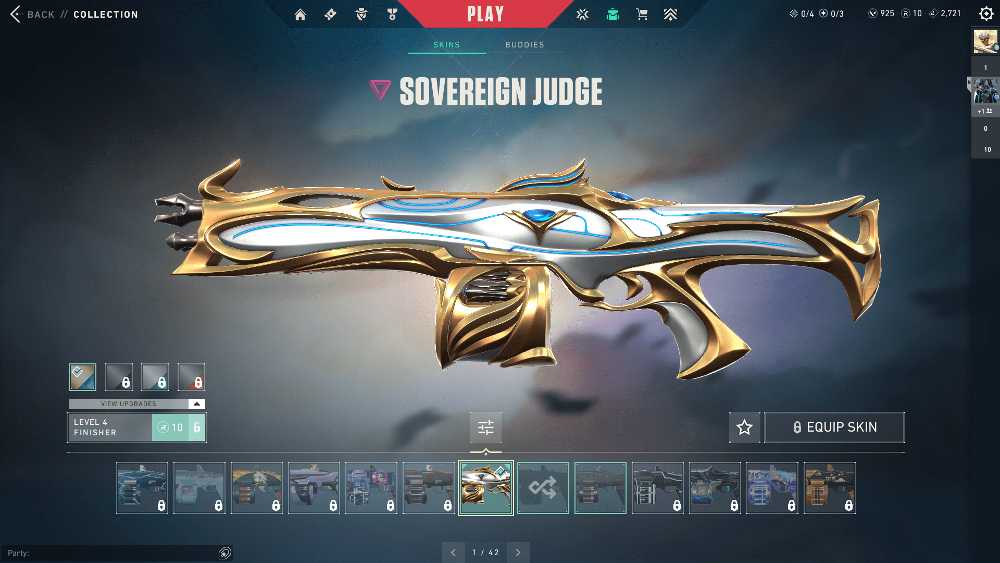The height and width of the screenshot is (563, 1000).
Task: Open the Battle Pass ticket icon
Action: pyautogui.click(x=331, y=15)
